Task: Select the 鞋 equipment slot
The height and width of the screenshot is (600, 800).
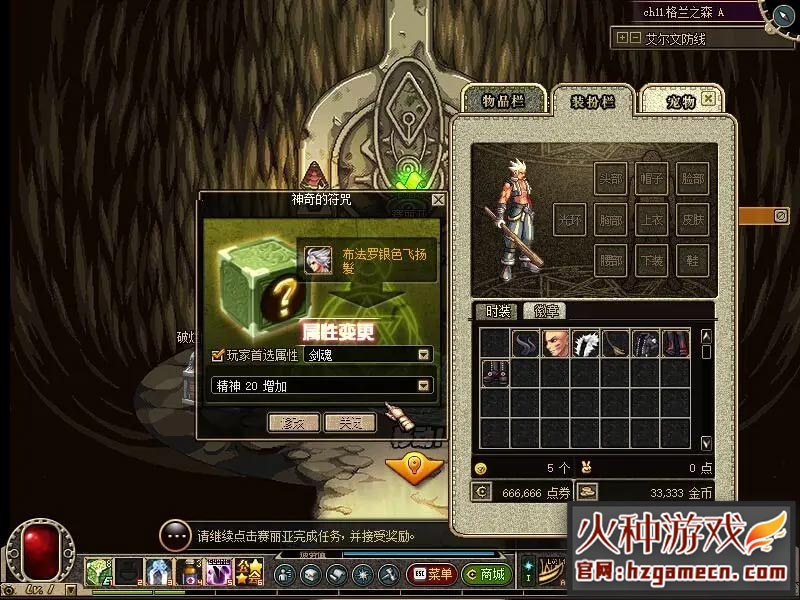Action: 692,258
